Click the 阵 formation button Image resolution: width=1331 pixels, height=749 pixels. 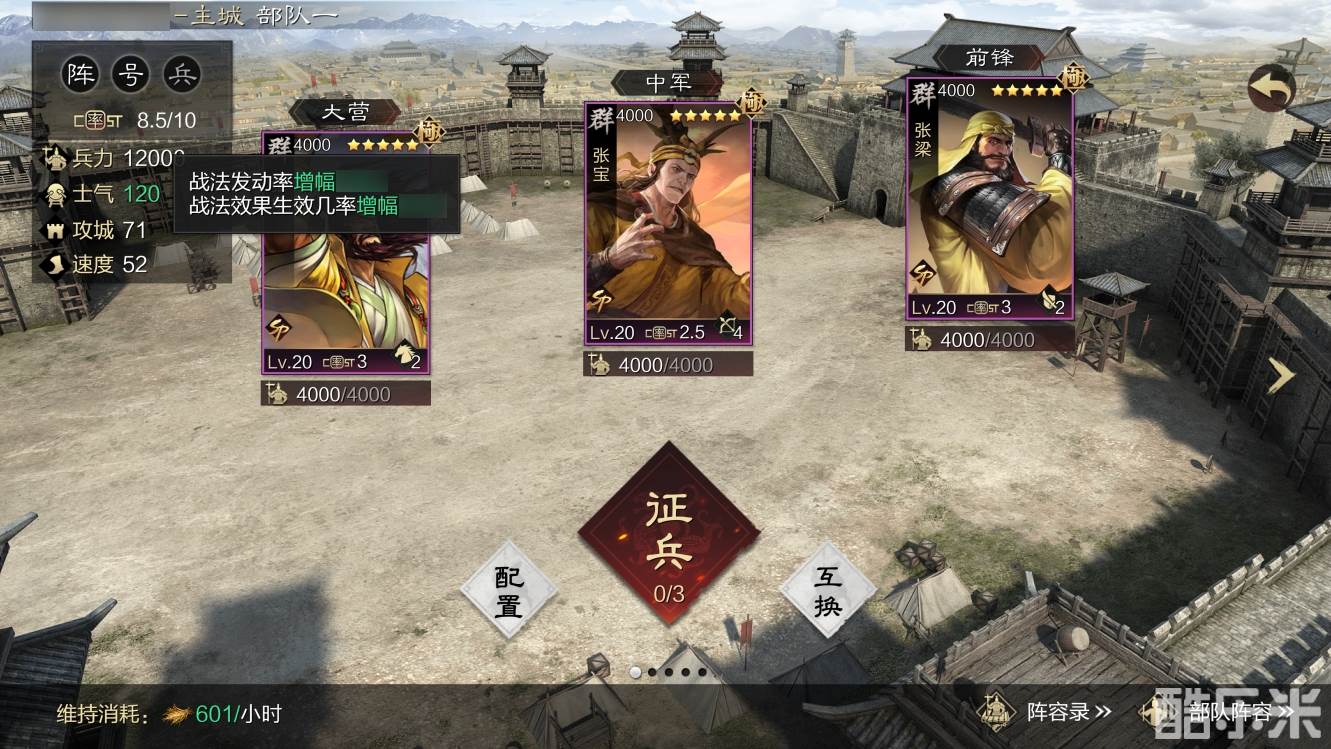pos(81,74)
